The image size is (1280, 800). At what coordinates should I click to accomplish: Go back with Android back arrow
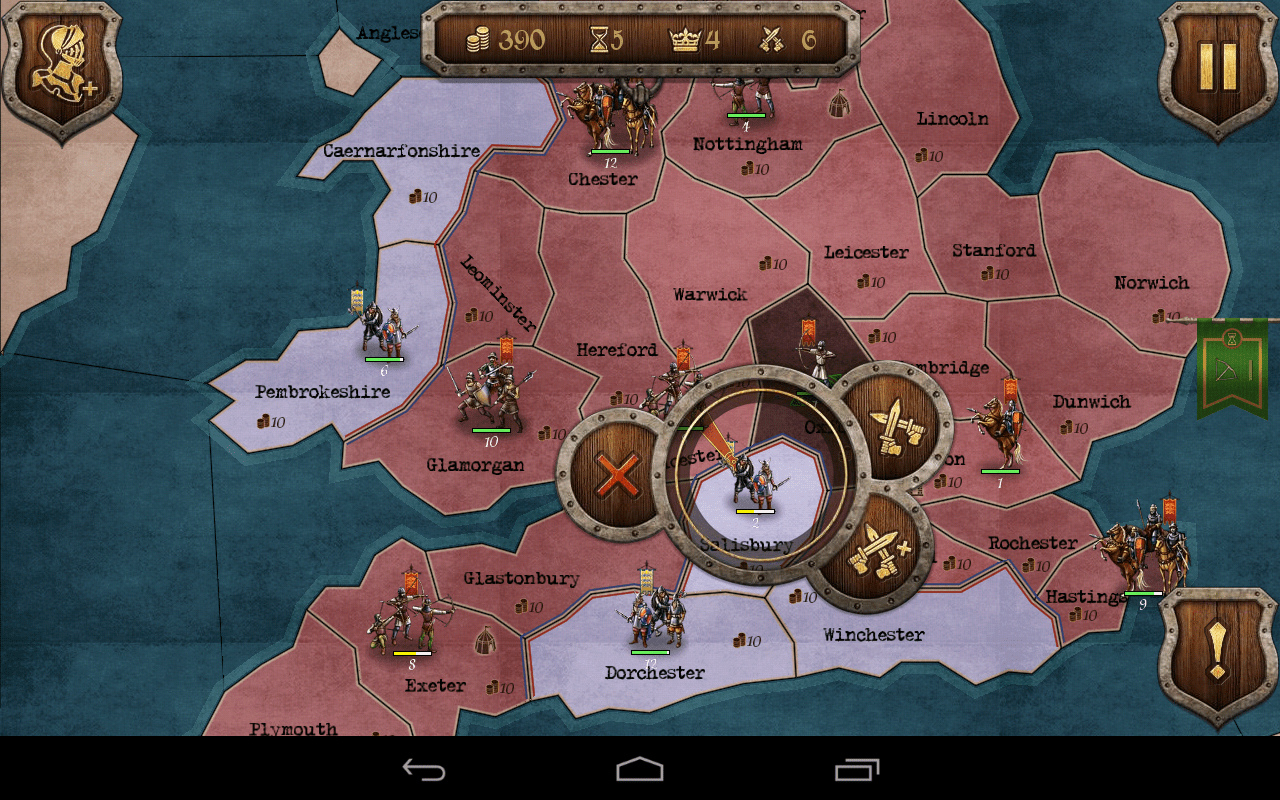tap(424, 769)
